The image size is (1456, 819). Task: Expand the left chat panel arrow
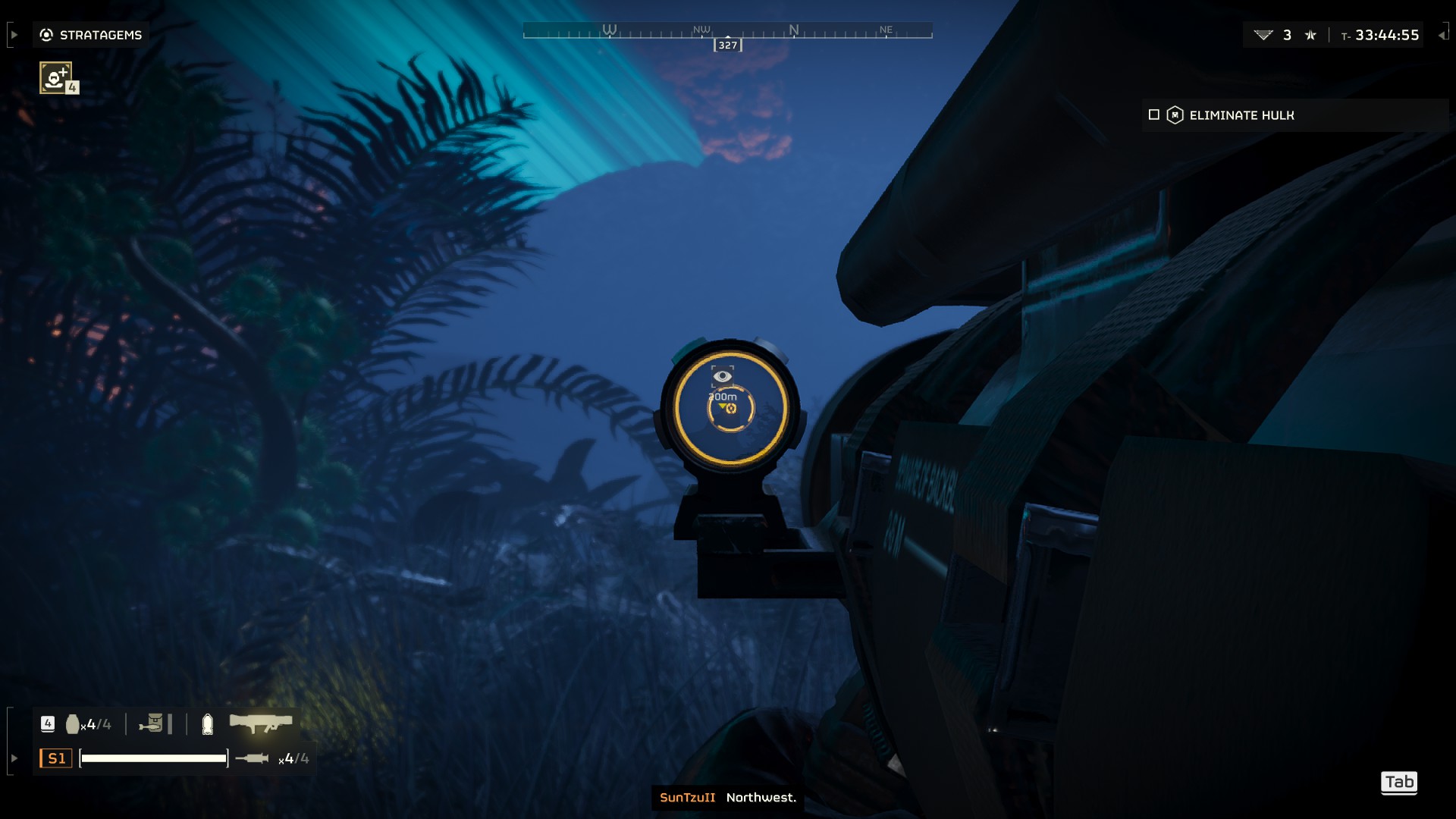13,34
